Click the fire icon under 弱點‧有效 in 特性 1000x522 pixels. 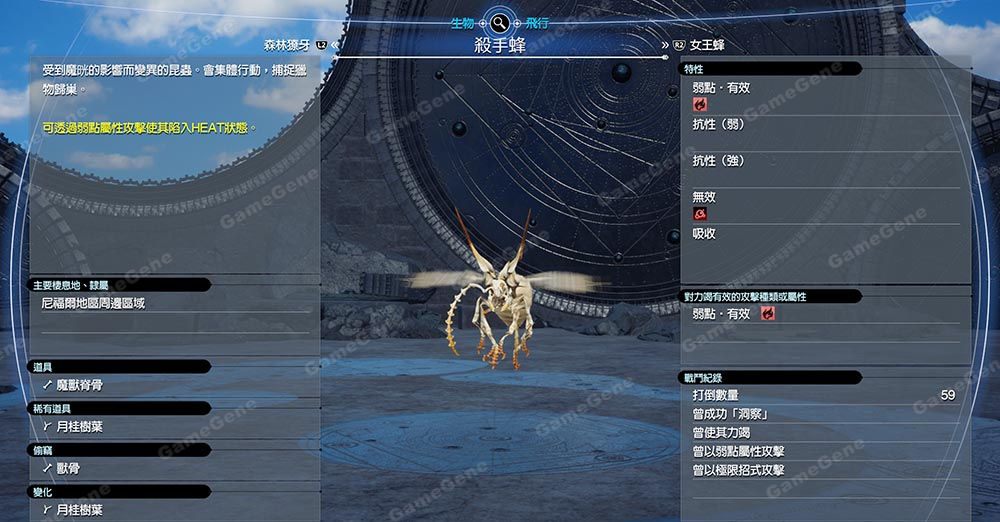point(700,104)
